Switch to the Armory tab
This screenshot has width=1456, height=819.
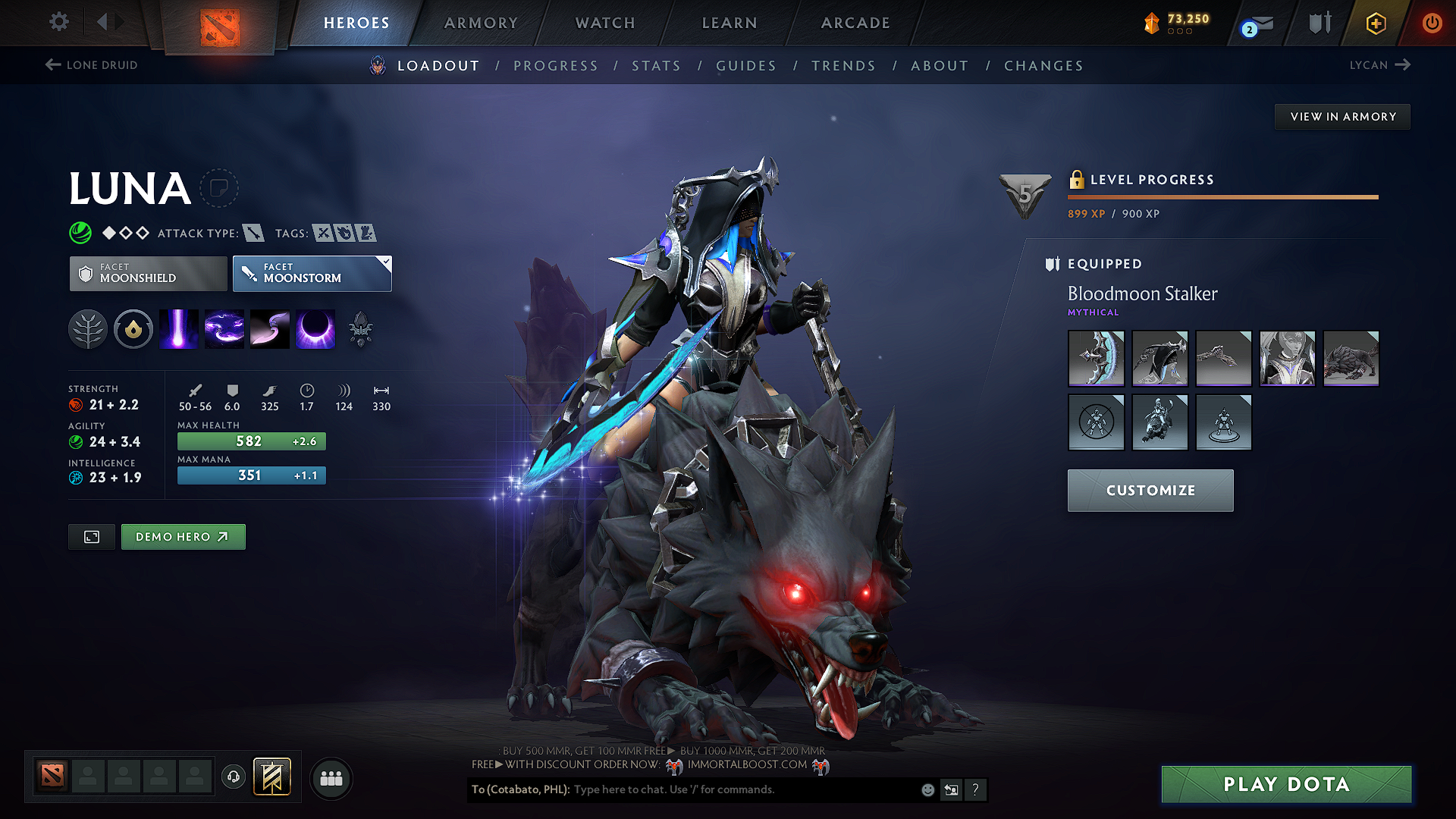tap(481, 23)
